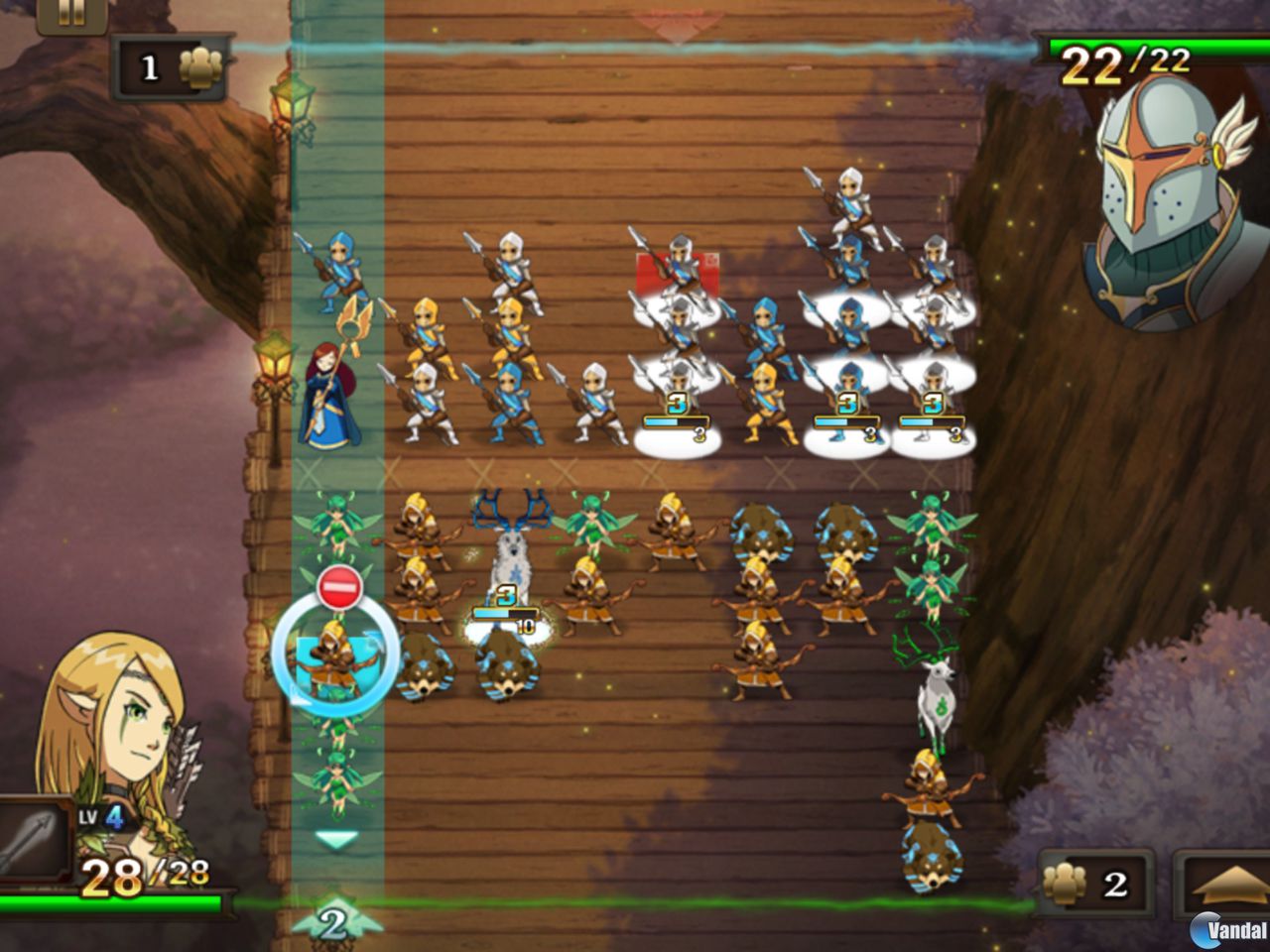1270x952 pixels.
Task: Tap the elf hero's LV 4 badge
Action: pyautogui.click(x=105, y=818)
